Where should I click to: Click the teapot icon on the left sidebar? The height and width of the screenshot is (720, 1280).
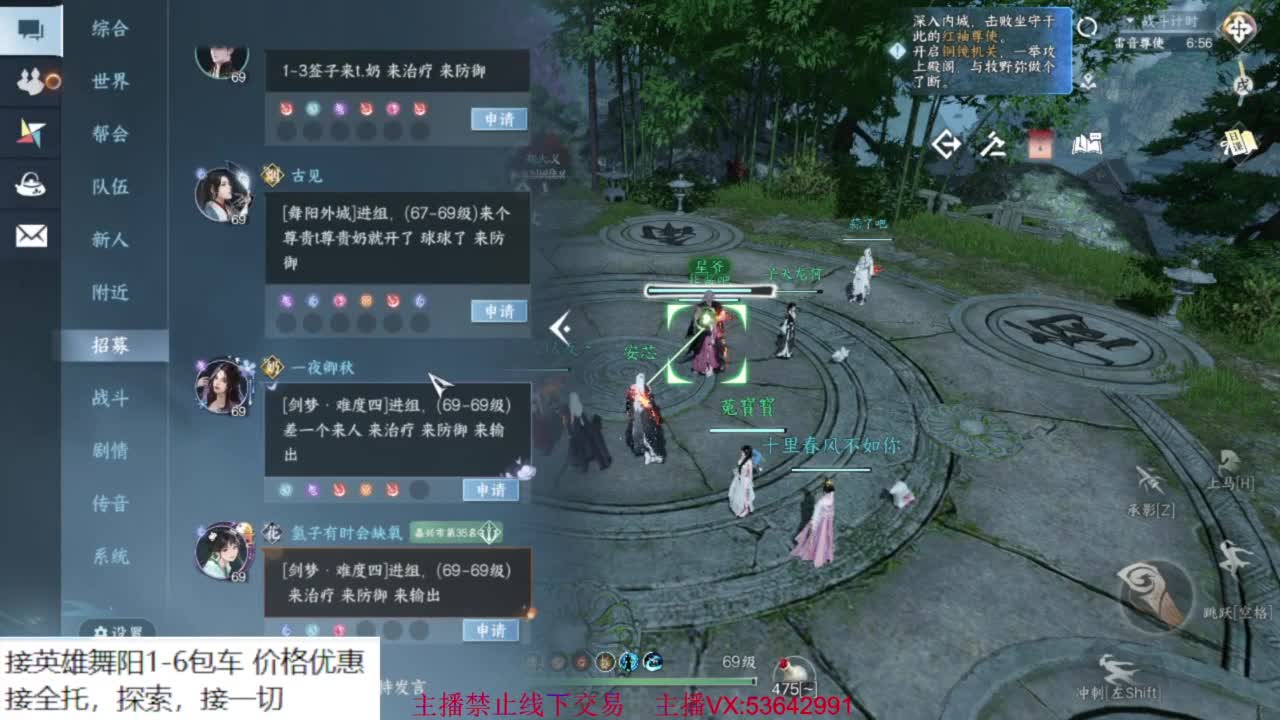tap(32, 183)
